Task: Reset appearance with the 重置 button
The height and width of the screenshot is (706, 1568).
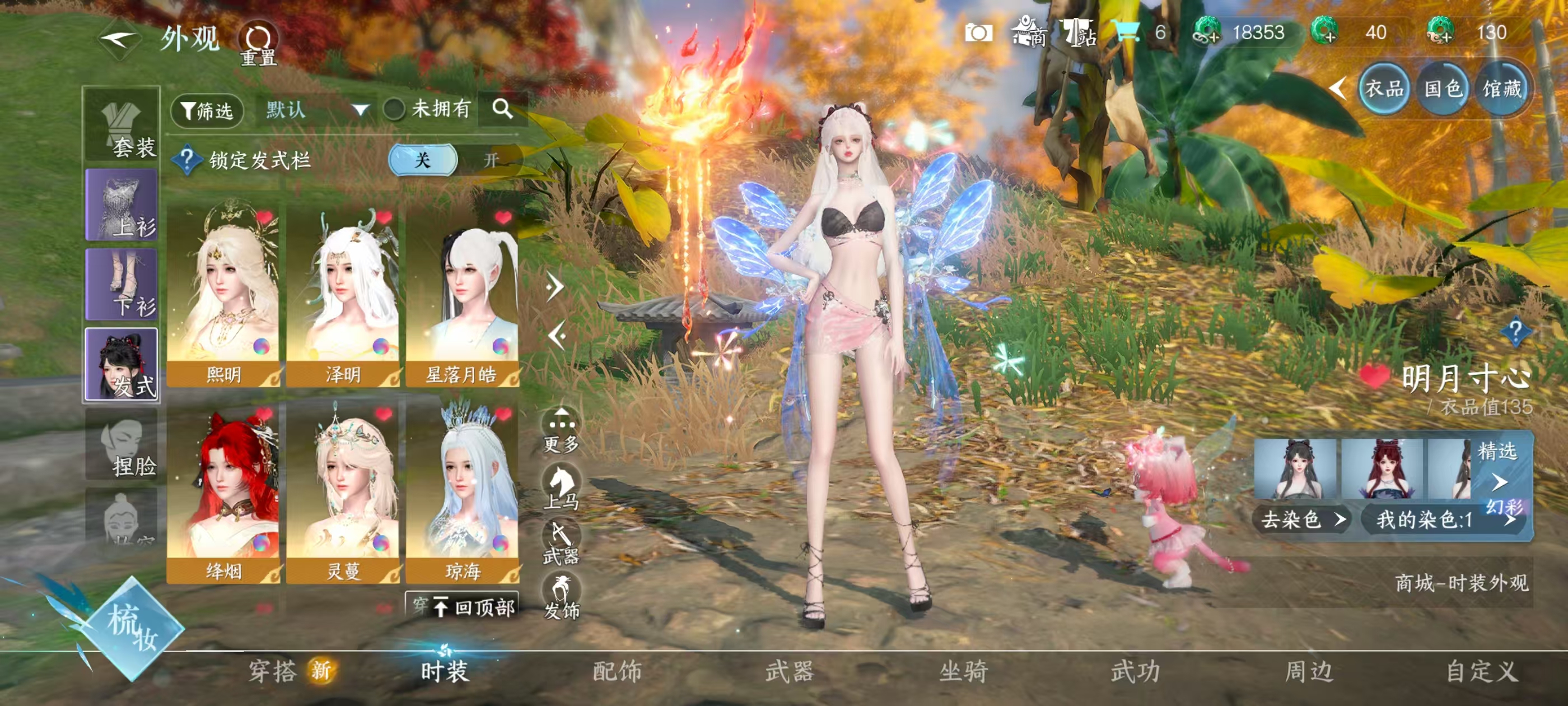Action: tap(258, 44)
